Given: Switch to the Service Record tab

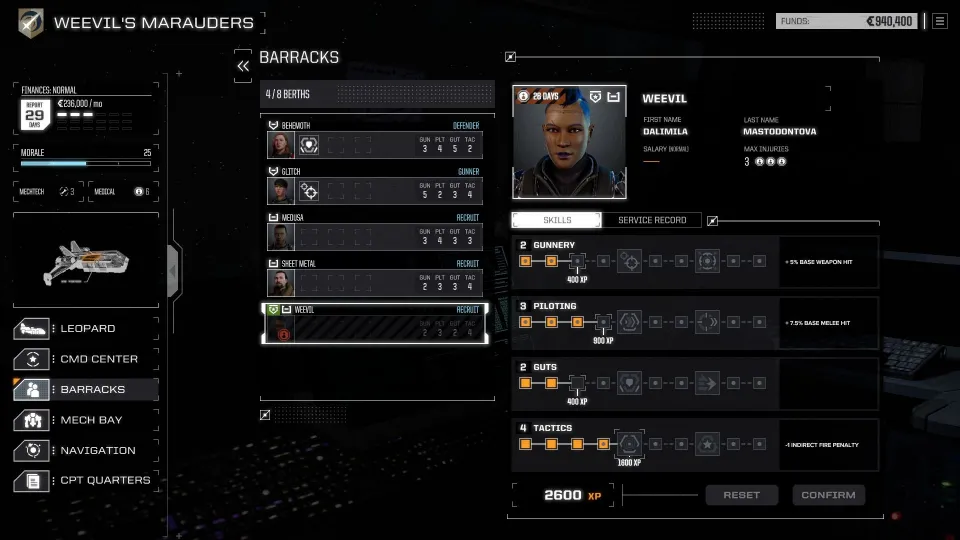Looking at the screenshot, I should pos(652,220).
